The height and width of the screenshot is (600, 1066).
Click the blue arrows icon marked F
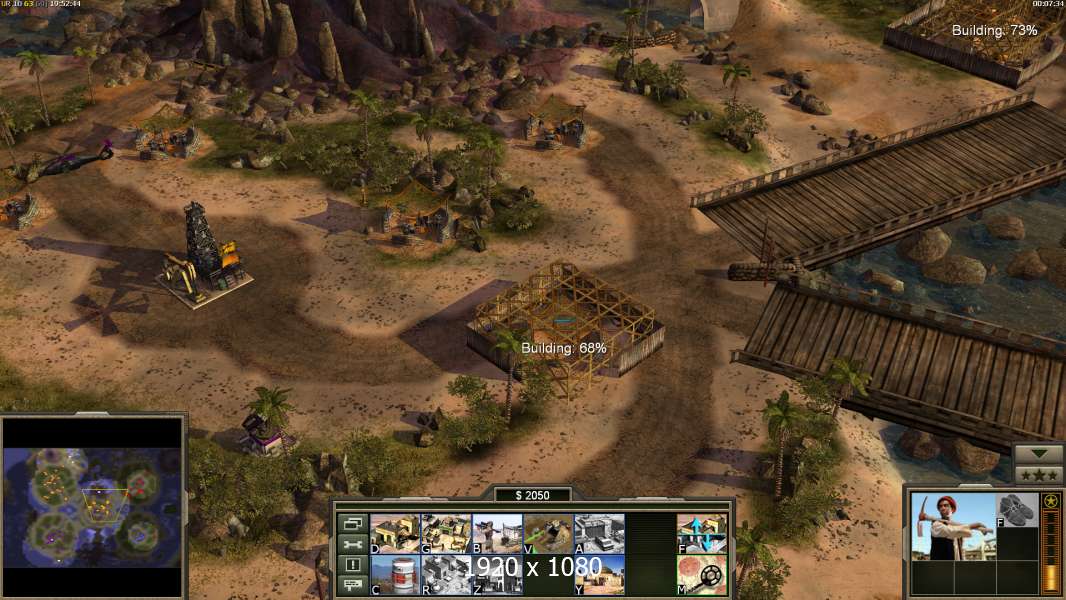pos(702,533)
